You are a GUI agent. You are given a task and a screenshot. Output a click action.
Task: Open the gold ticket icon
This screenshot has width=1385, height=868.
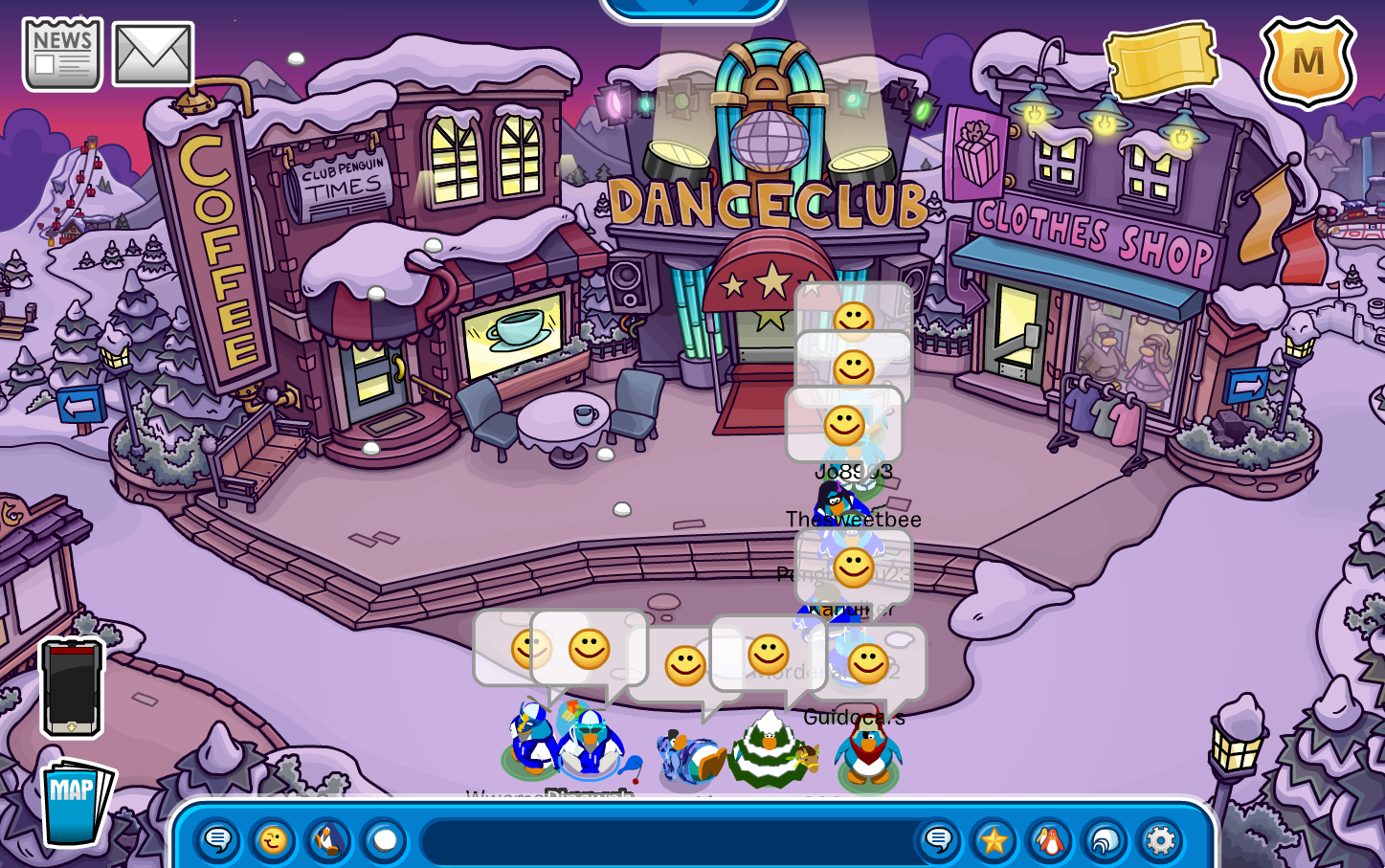(x=1161, y=60)
